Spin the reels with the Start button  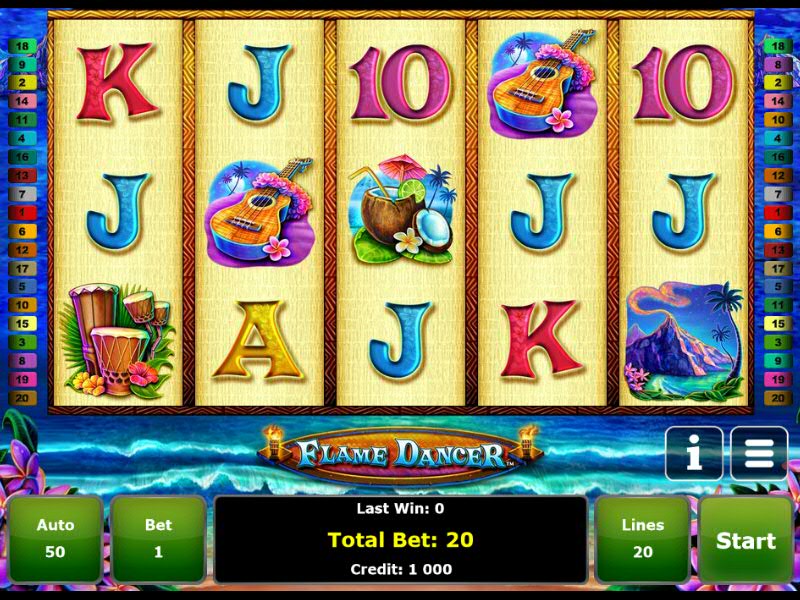(745, 540)
